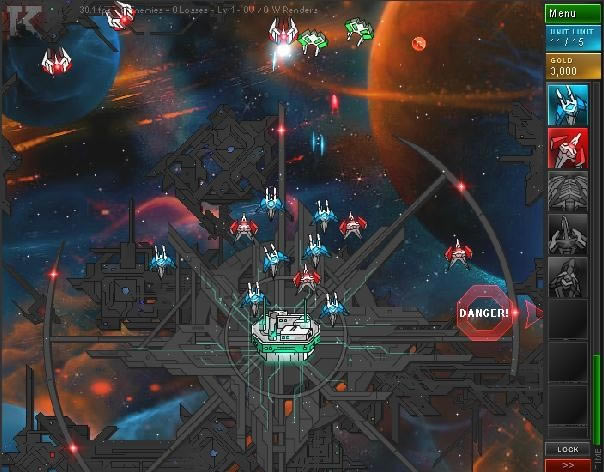Click the red DANGER! warning sign

485,312
